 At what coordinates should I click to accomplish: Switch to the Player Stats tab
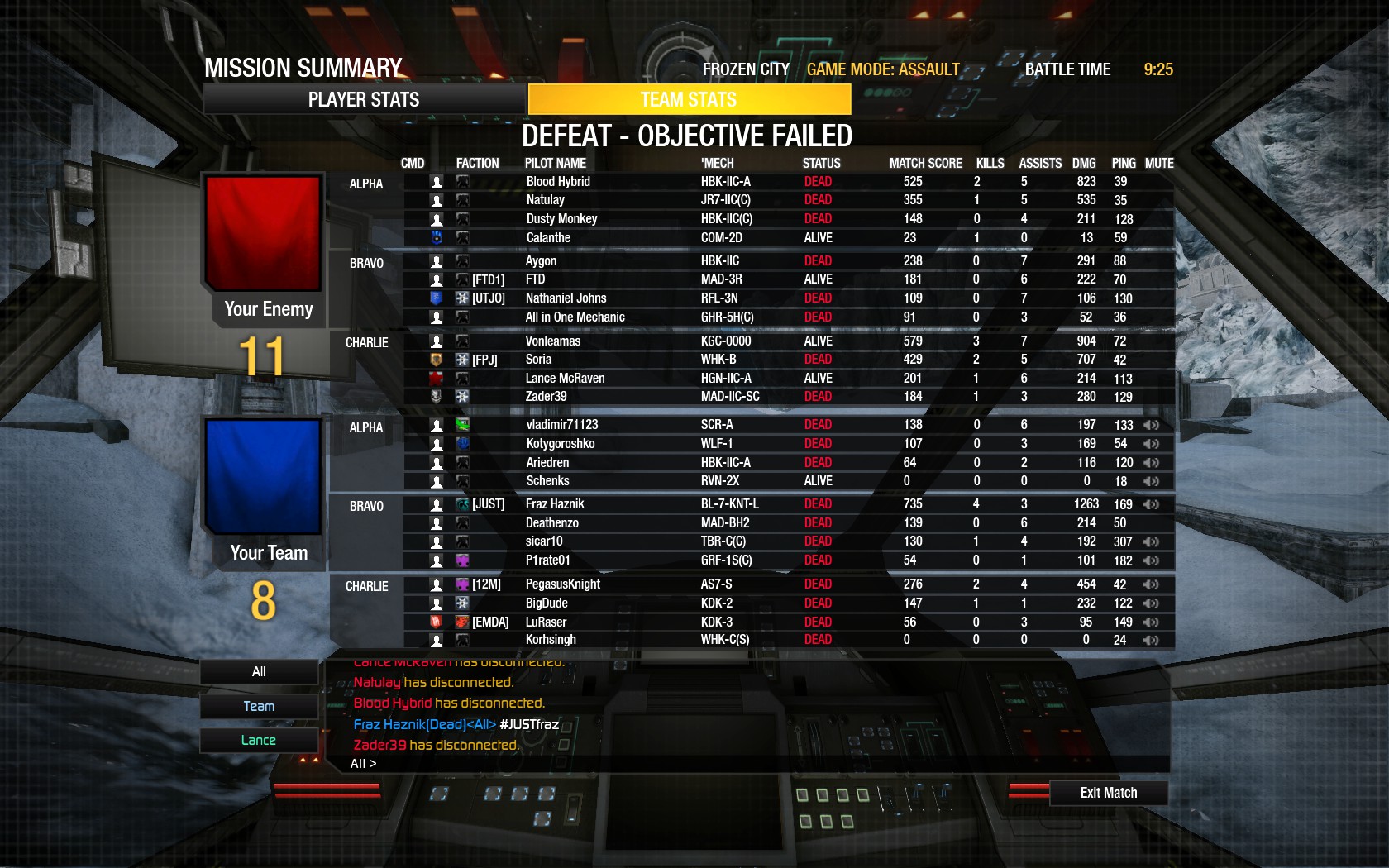pos(363,99)
